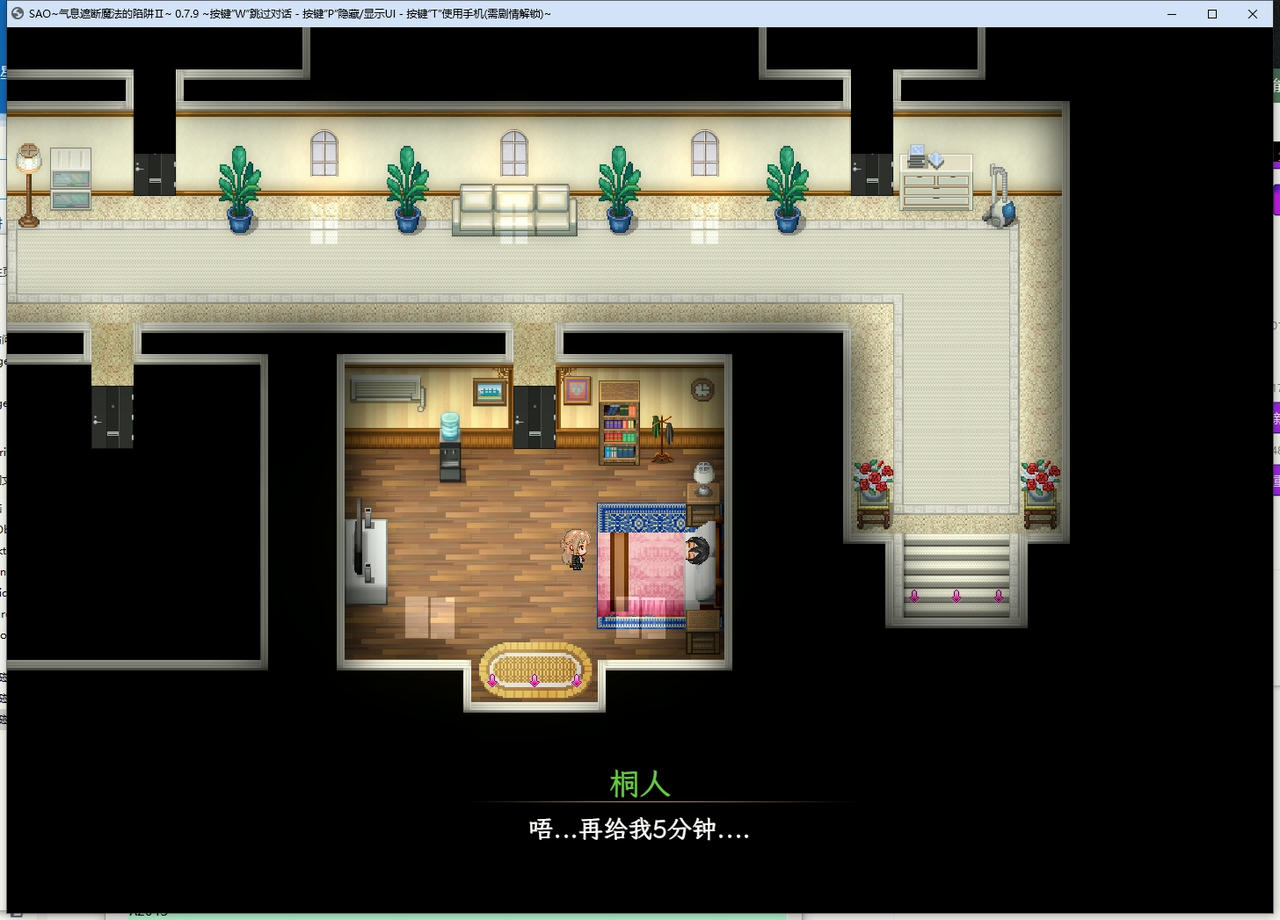Screen dimensions: 1280x920
Task: Click the bedside lamp on the nightstand
Action: point(705,478)
